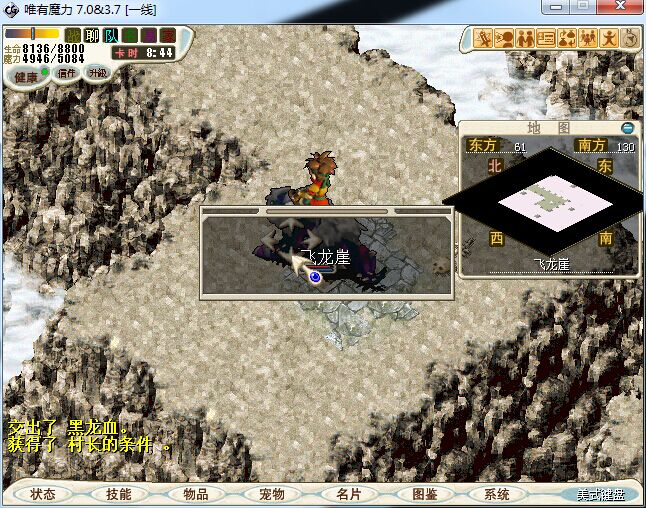This screenshot has width=646, height=508.
Task: Open the 名片 name card menu
Action: (348, 494)
